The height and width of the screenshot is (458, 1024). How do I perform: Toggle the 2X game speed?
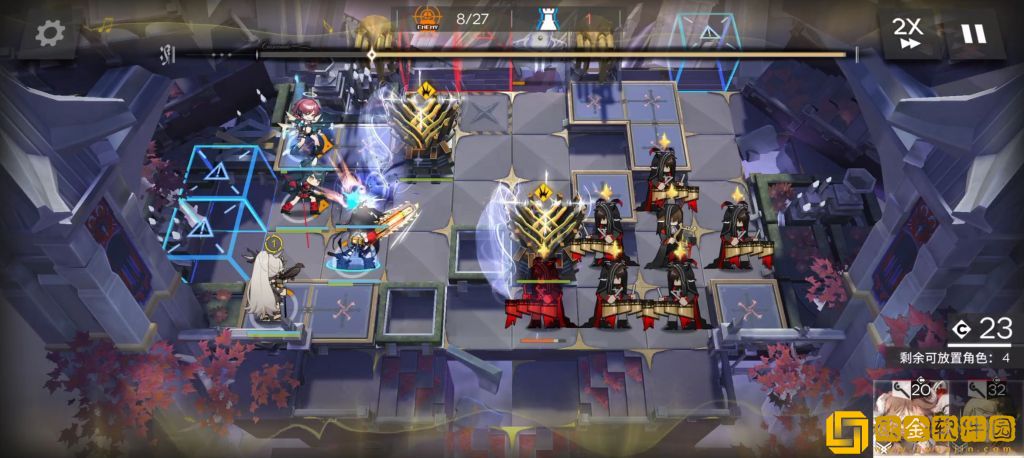[x=909, y=33]
